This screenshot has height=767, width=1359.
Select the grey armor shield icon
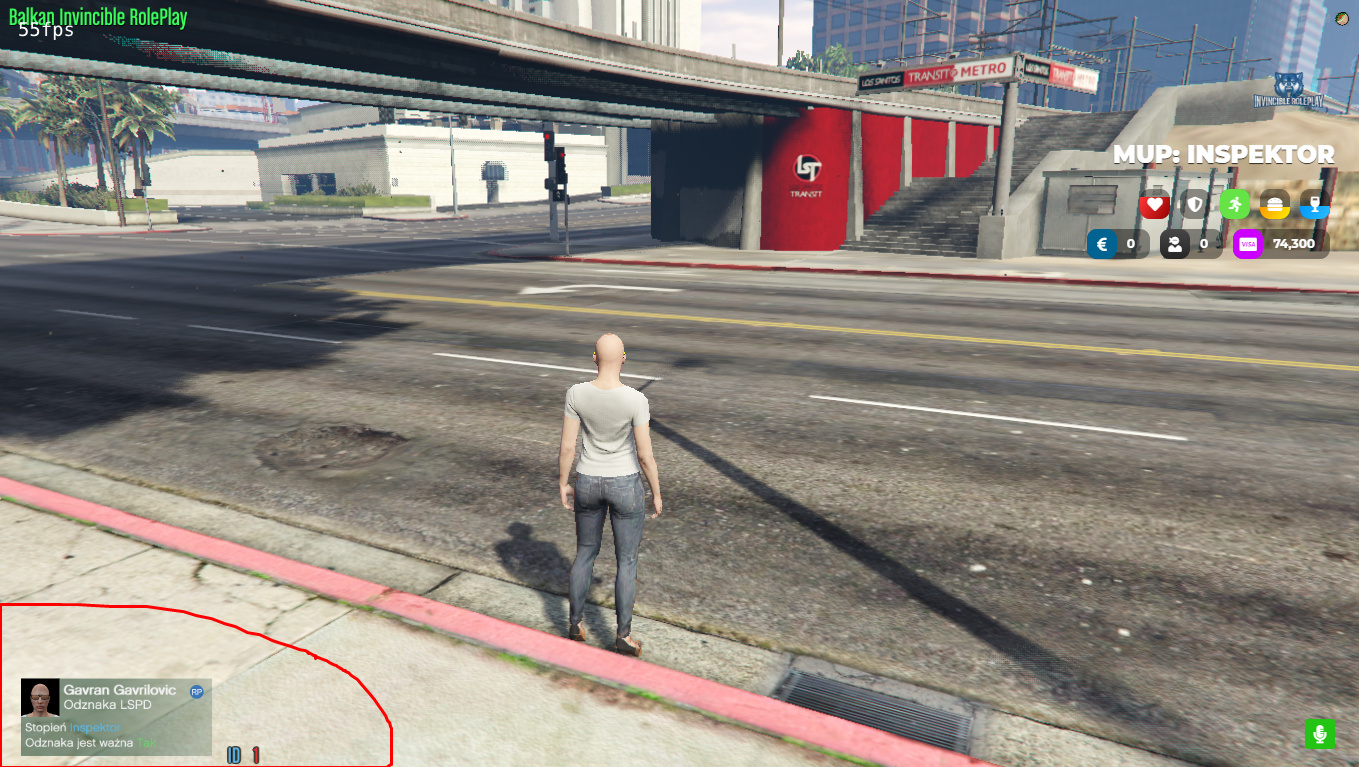pyautogui.click(x=1194, y=204)
